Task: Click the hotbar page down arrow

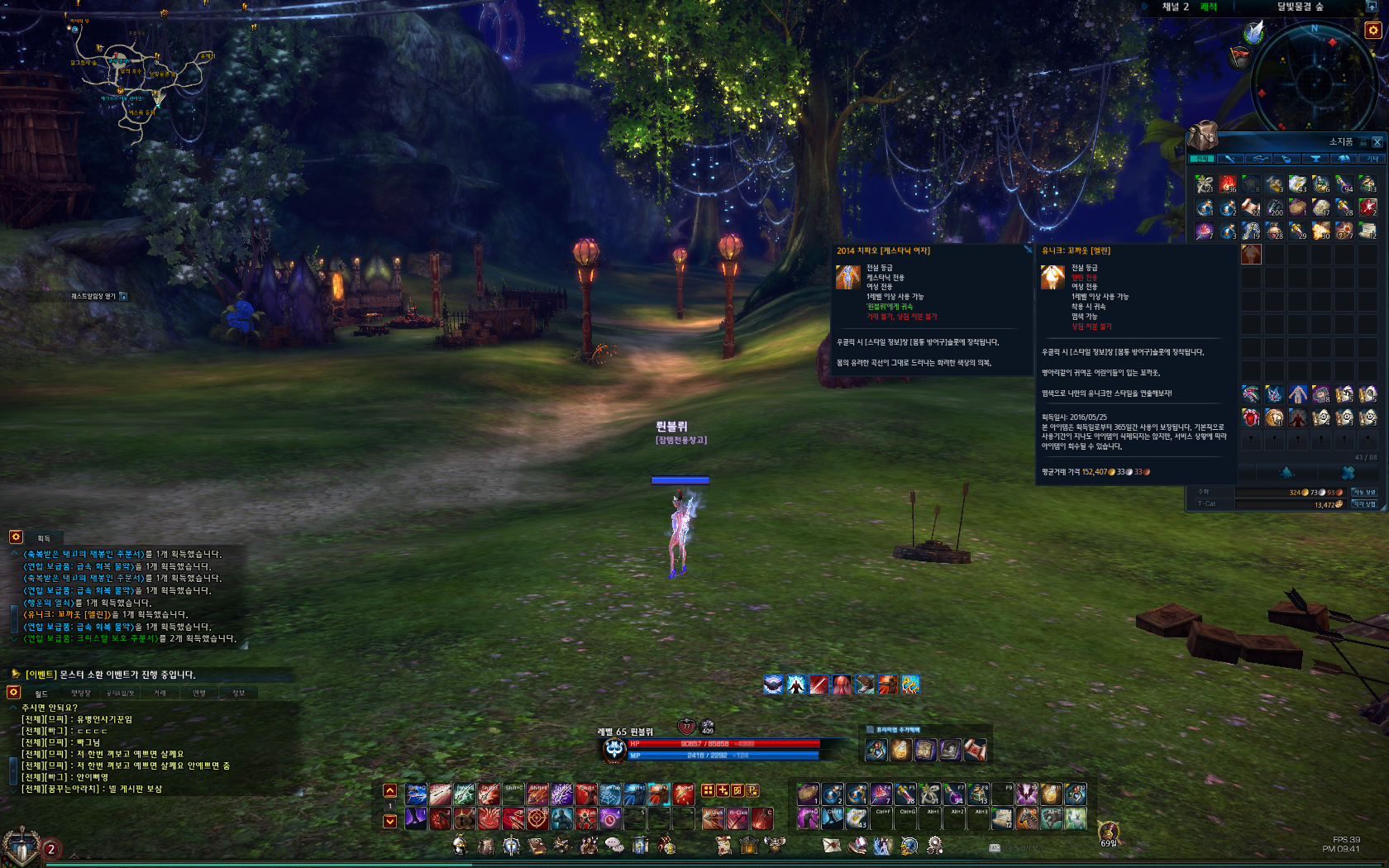Action: tap(389, 821)
